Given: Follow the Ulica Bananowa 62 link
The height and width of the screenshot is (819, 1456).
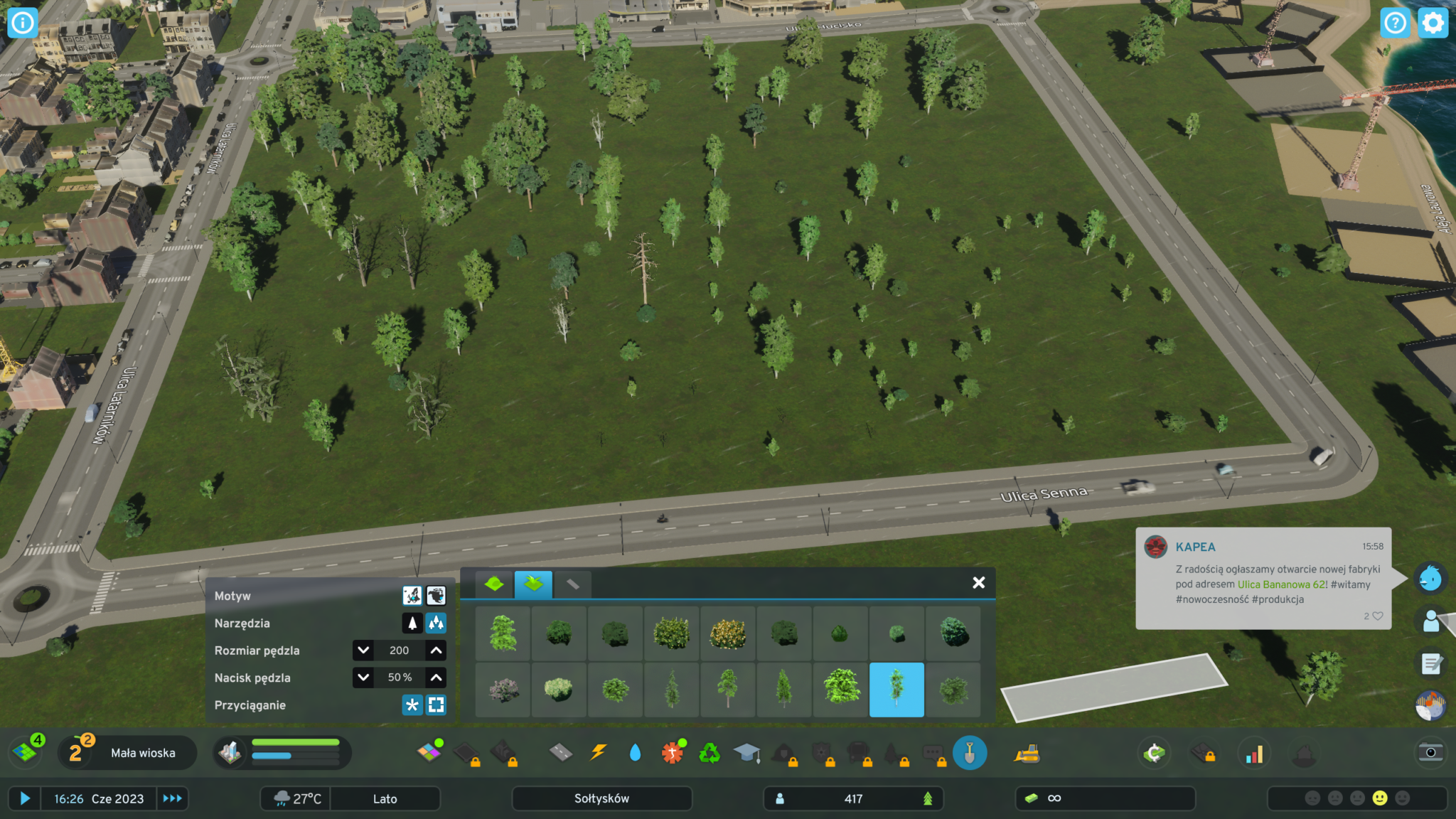Looking at the screenshot, I should [1280, 584].
